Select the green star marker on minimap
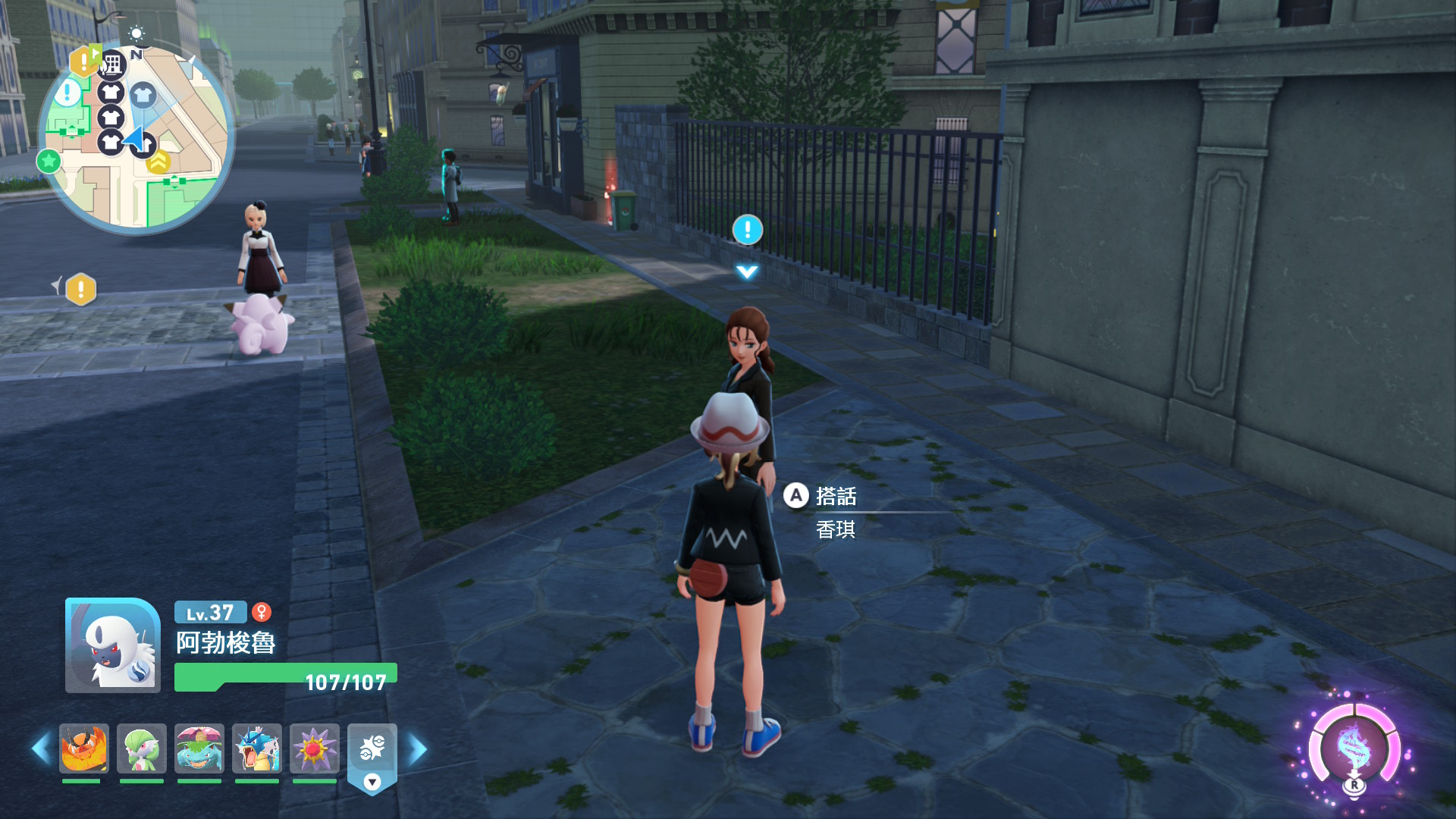The image size is (1456, 819). [49, 161]
